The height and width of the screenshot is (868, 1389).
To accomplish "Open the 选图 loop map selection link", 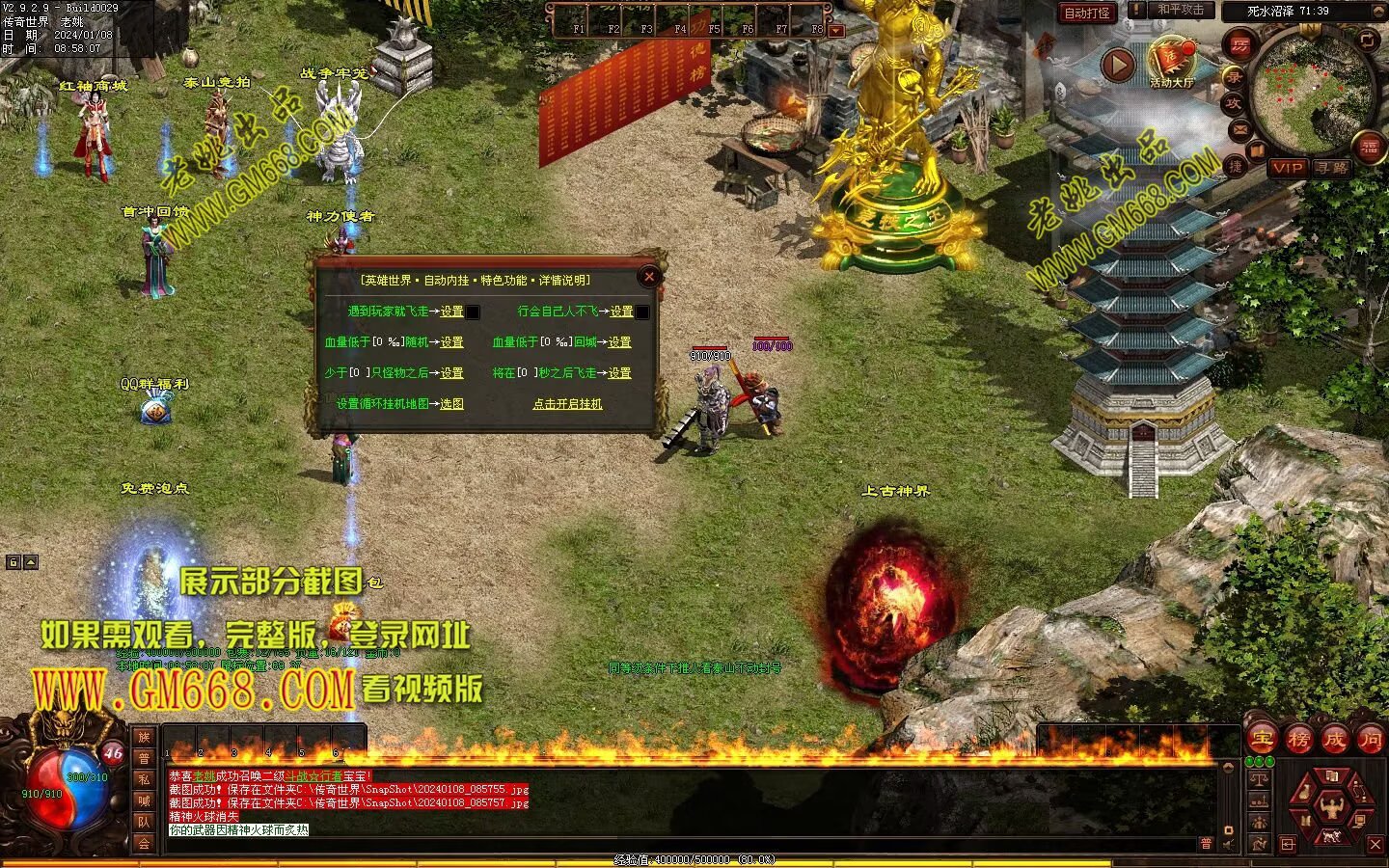I will click(x=451, y=404).
